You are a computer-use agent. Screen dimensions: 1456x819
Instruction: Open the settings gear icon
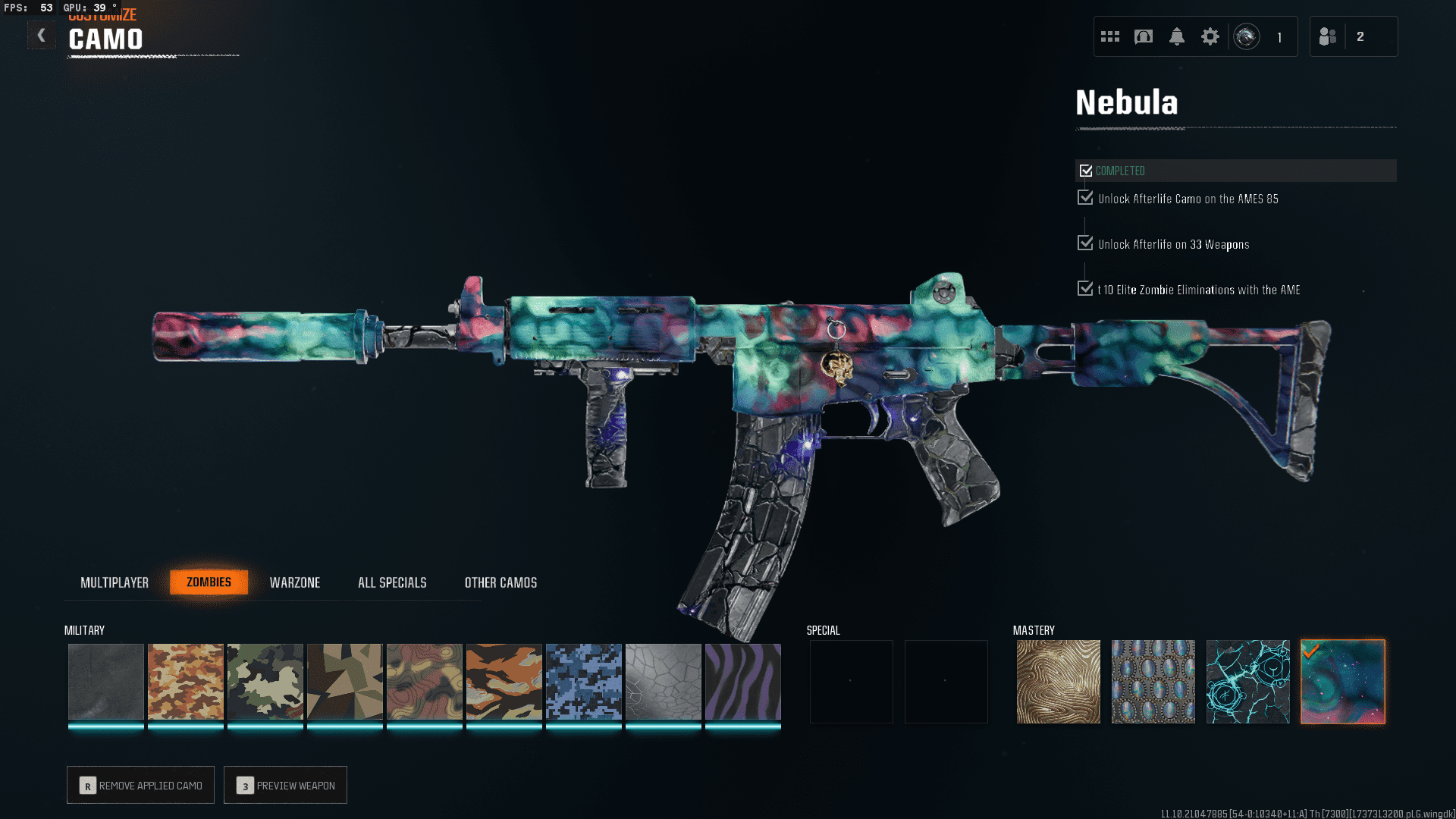click(1210, 36)
